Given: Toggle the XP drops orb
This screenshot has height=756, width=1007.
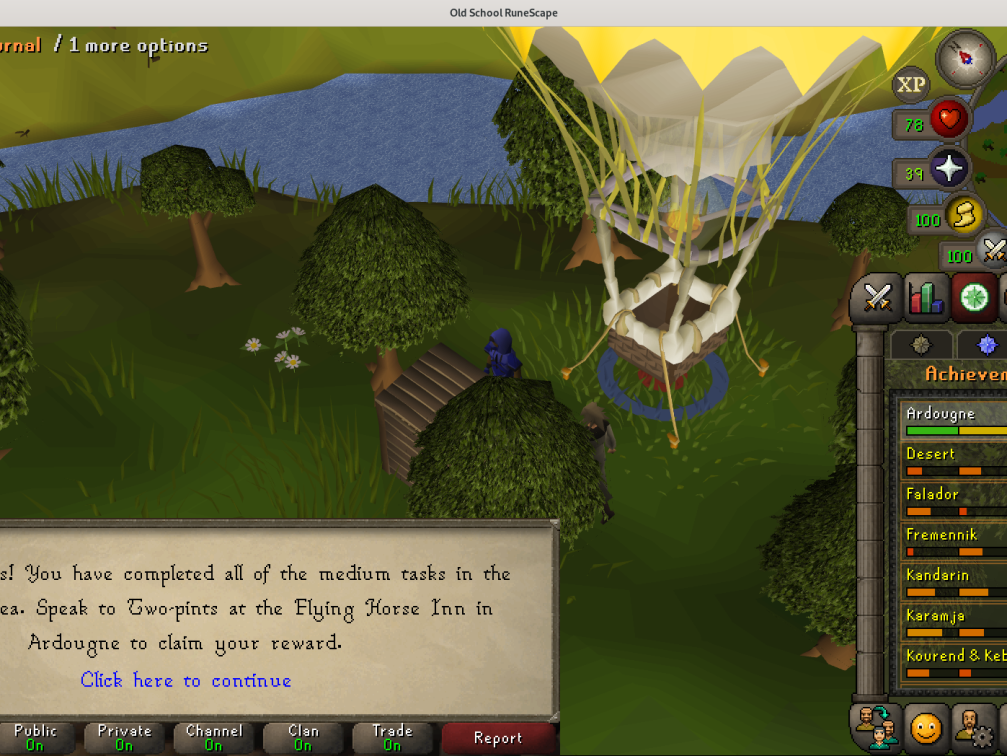Looking at the screenshot, I should [x=910, y=85].
